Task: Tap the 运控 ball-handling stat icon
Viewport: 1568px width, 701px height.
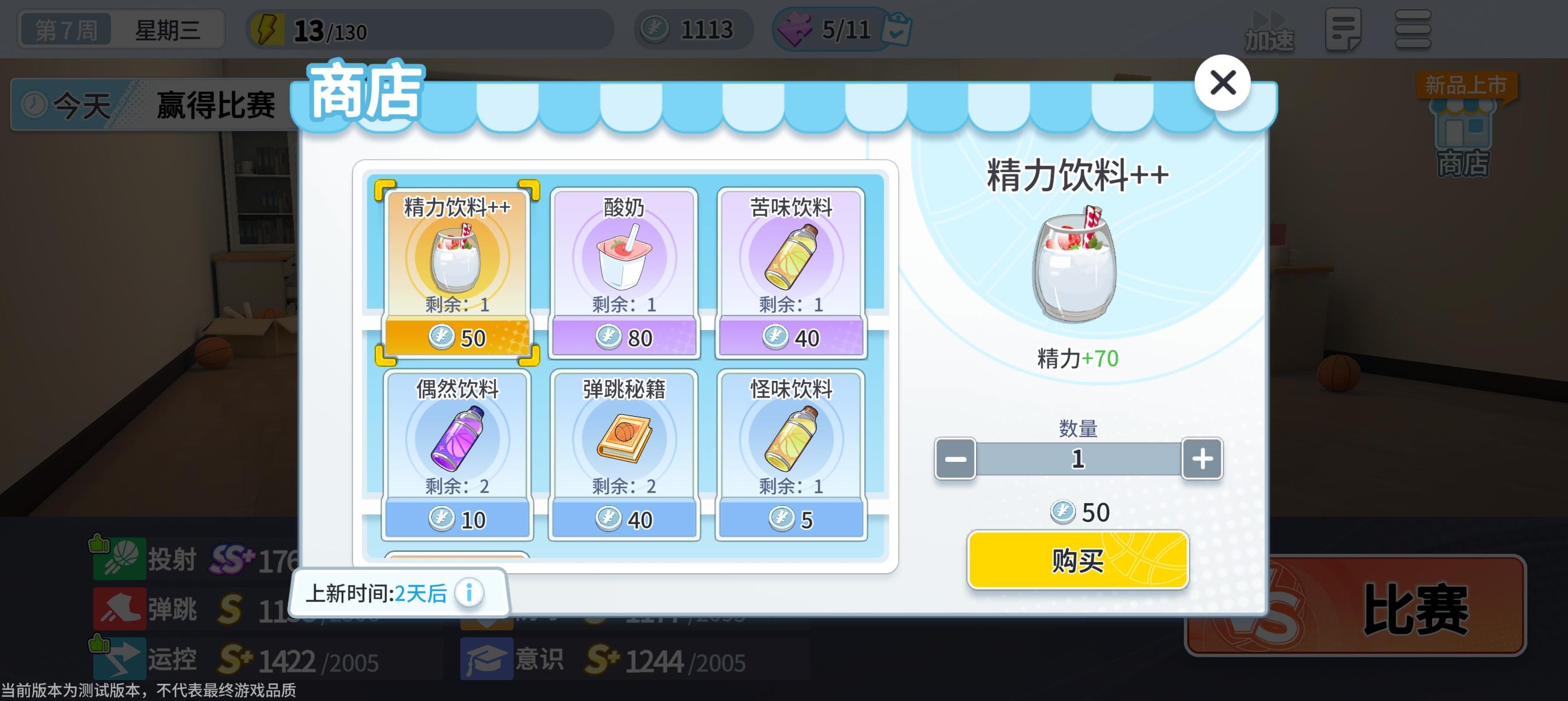Action: click(119, 660)
